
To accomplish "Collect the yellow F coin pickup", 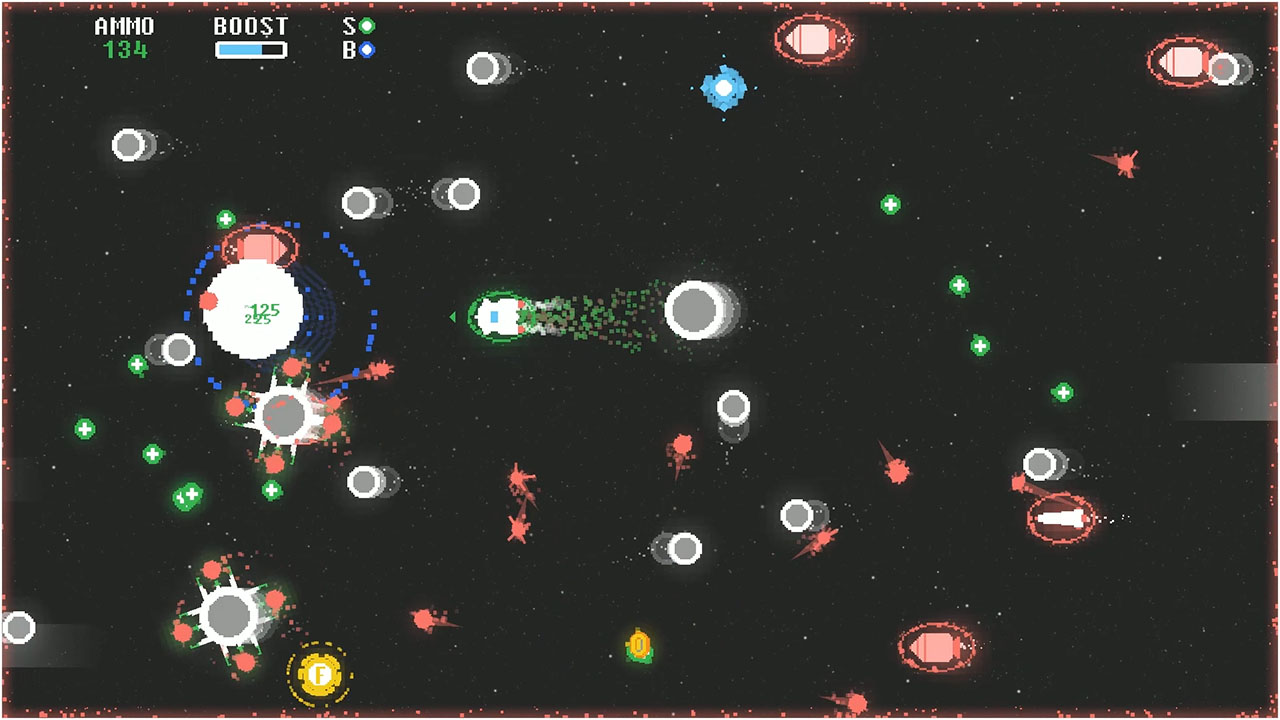I will (x=320, y=676).
